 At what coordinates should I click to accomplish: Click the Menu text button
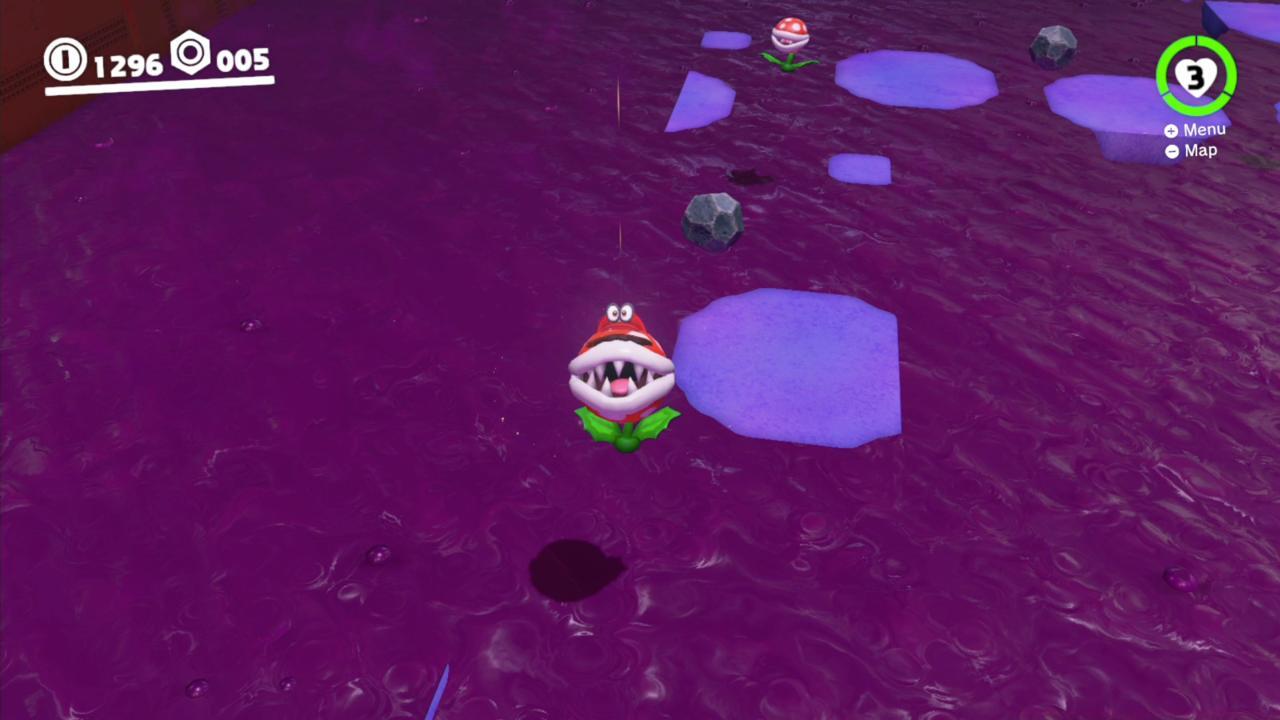tap(1203, 130)
